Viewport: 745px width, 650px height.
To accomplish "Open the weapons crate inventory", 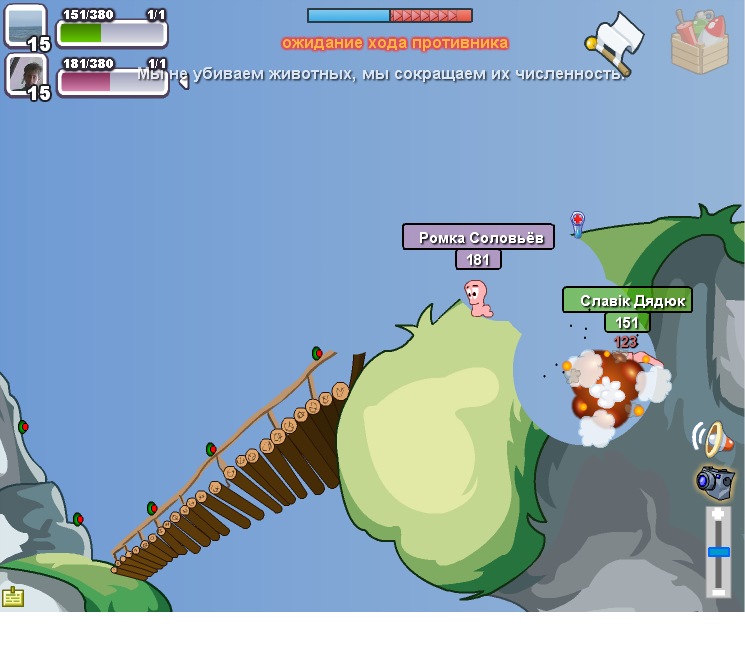I will (x=699, y=43).
